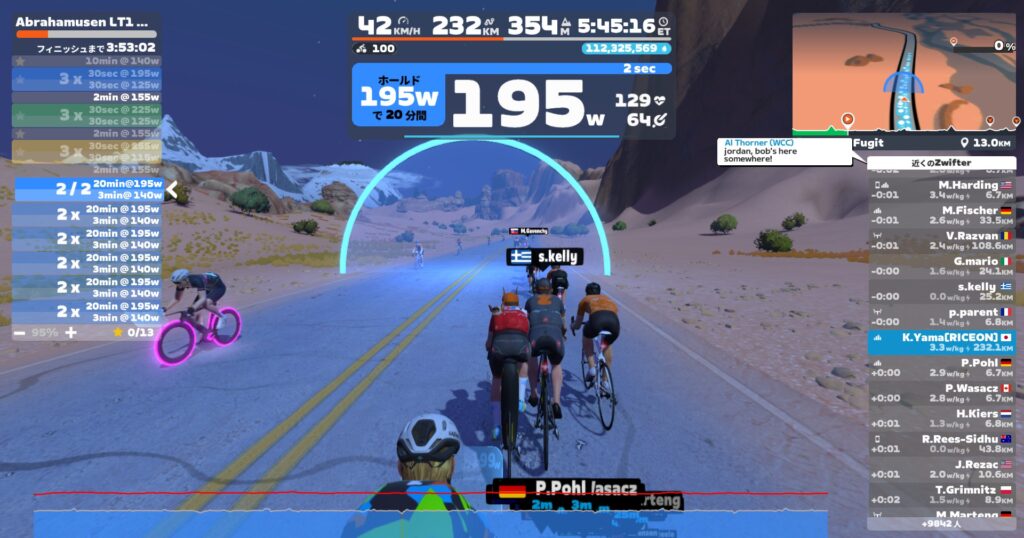
Task: Pick J.Rezac from nearby riders
Action: (941, 469)
